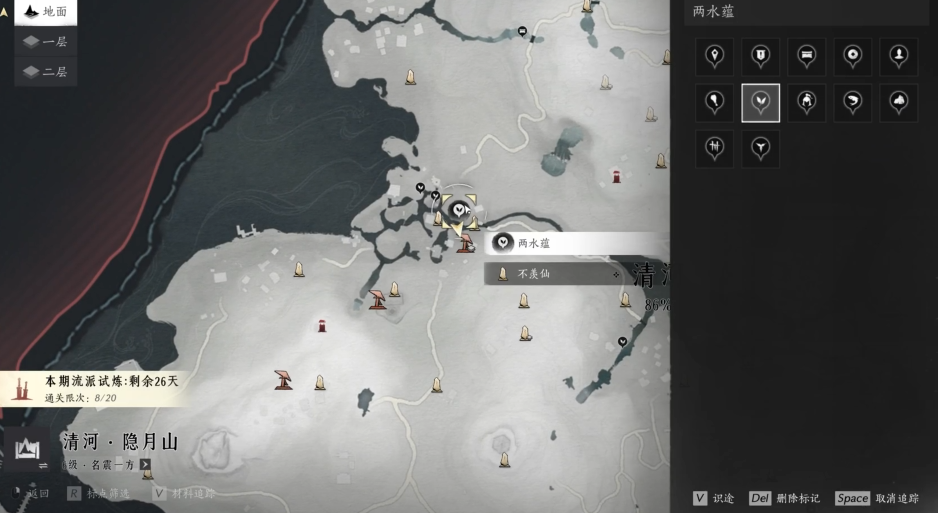The width and height of the screenshot is (938, 513).
Task: Select the person bust marker icon
Action: point(898,57)
